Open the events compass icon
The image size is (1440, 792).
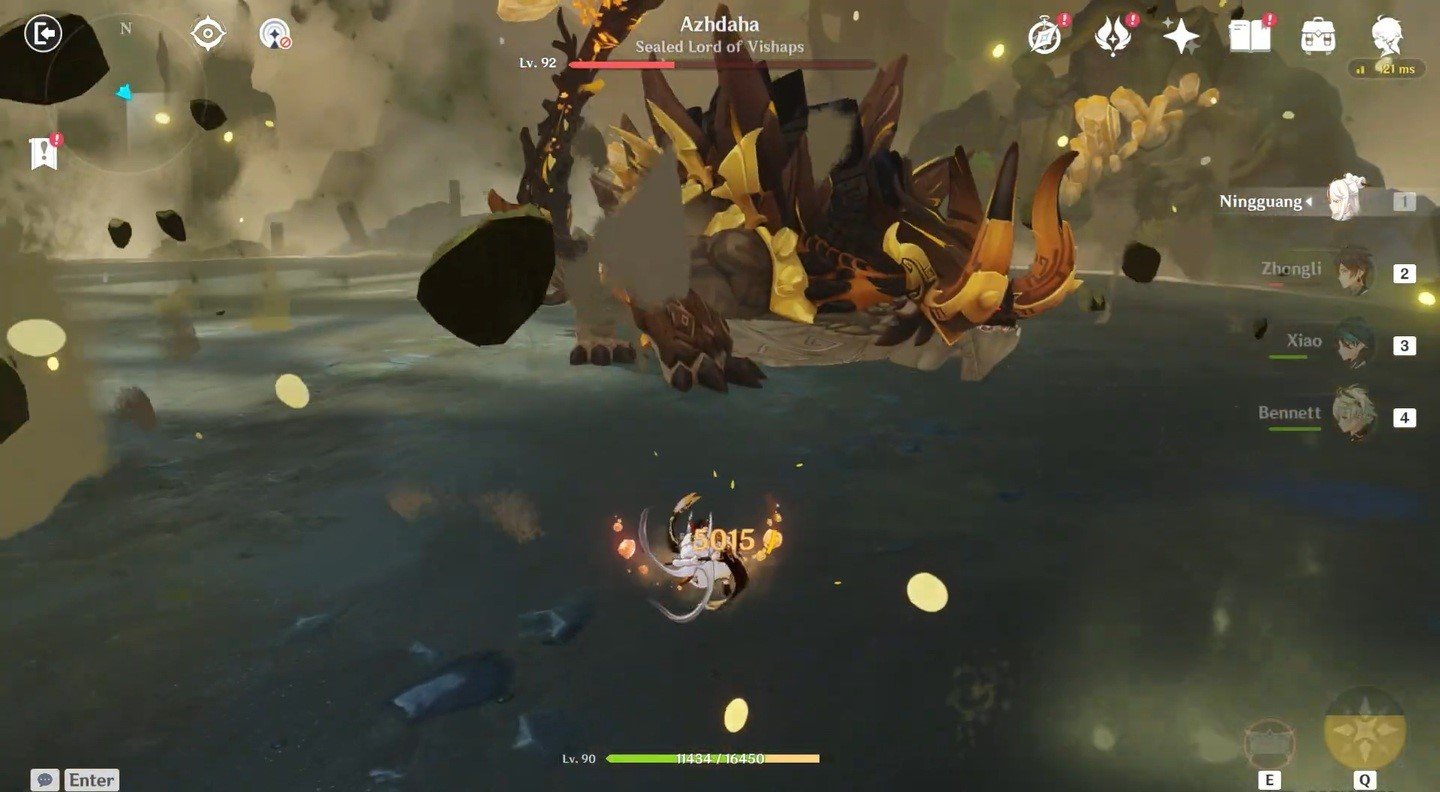[1045, 37]
